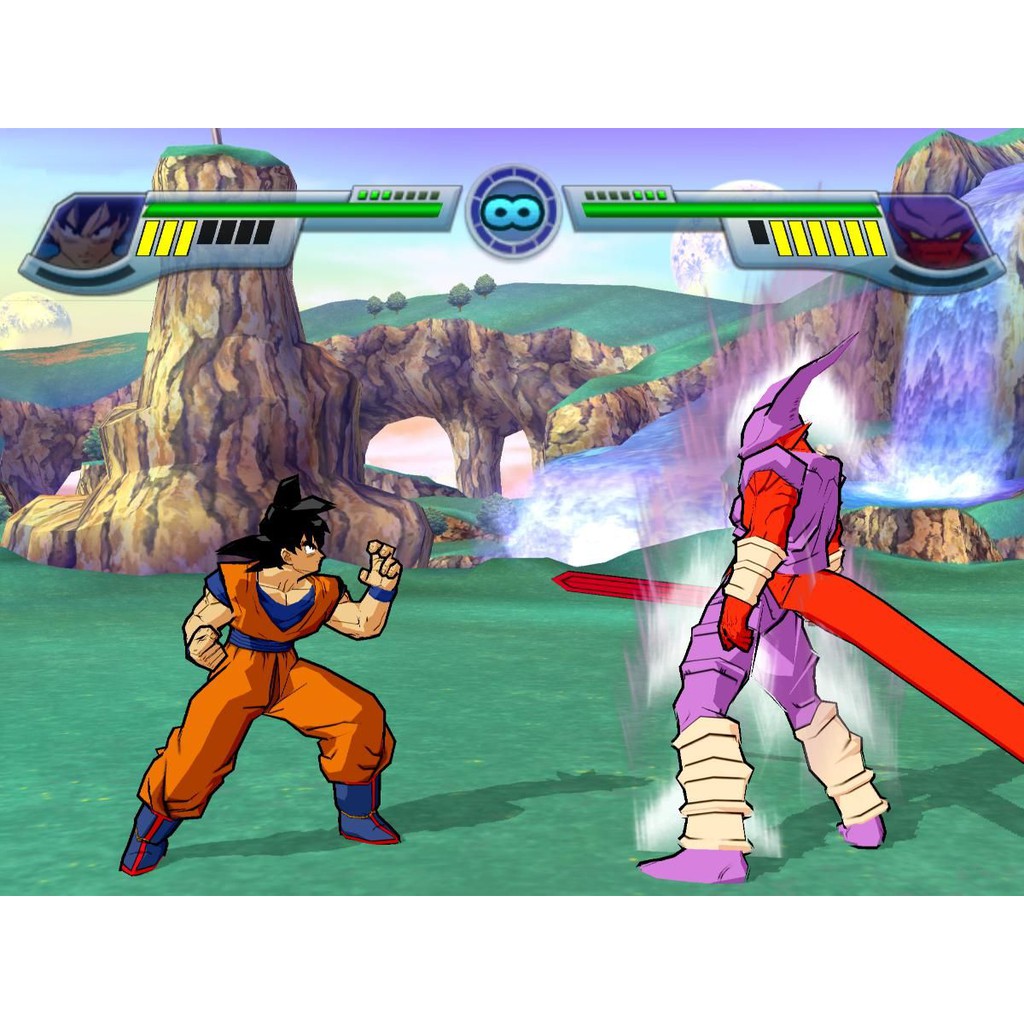Click Janemba's character portrait
This screenshot has width=1024, height=1024.
point(932,234)
